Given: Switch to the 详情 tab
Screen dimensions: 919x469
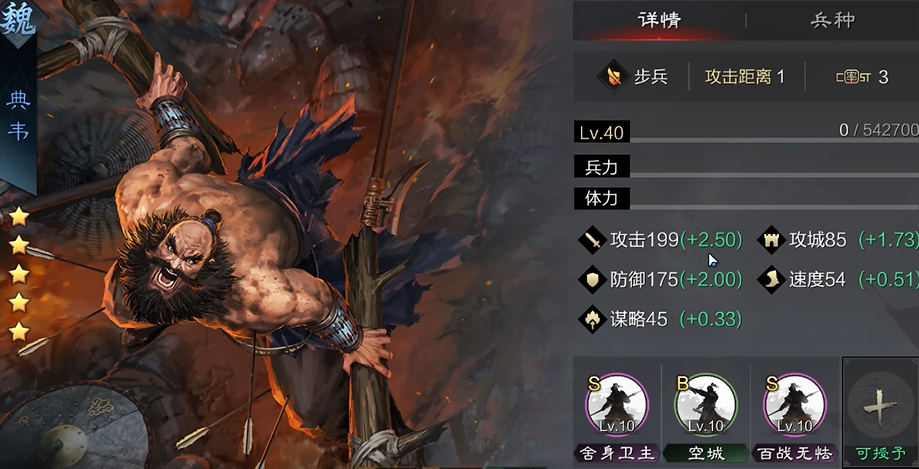Looking at the screenshot, I should click(x=659, y=20).
